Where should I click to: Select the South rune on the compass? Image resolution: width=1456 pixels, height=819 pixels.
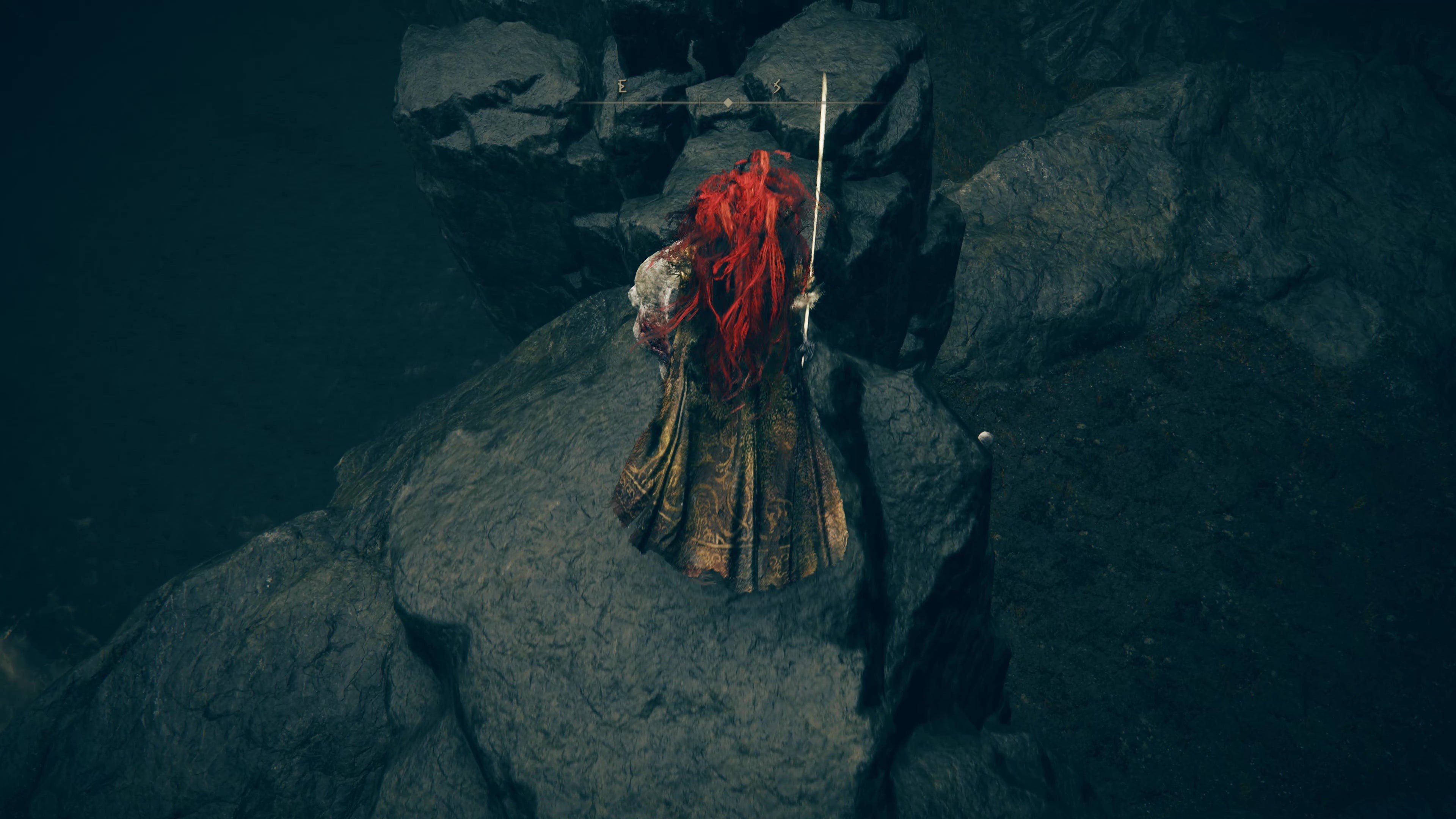pyautogui.click(x=777, y=86)
